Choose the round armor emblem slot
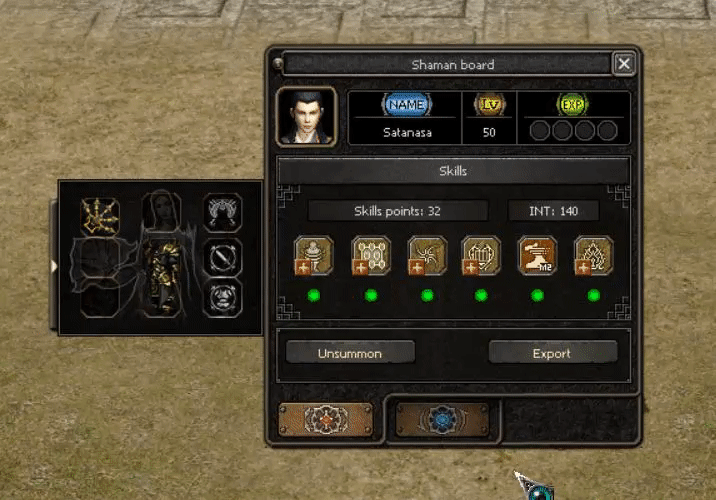This screenshot has height=500, width=716. pyautogui.click(x=223, y=299)
